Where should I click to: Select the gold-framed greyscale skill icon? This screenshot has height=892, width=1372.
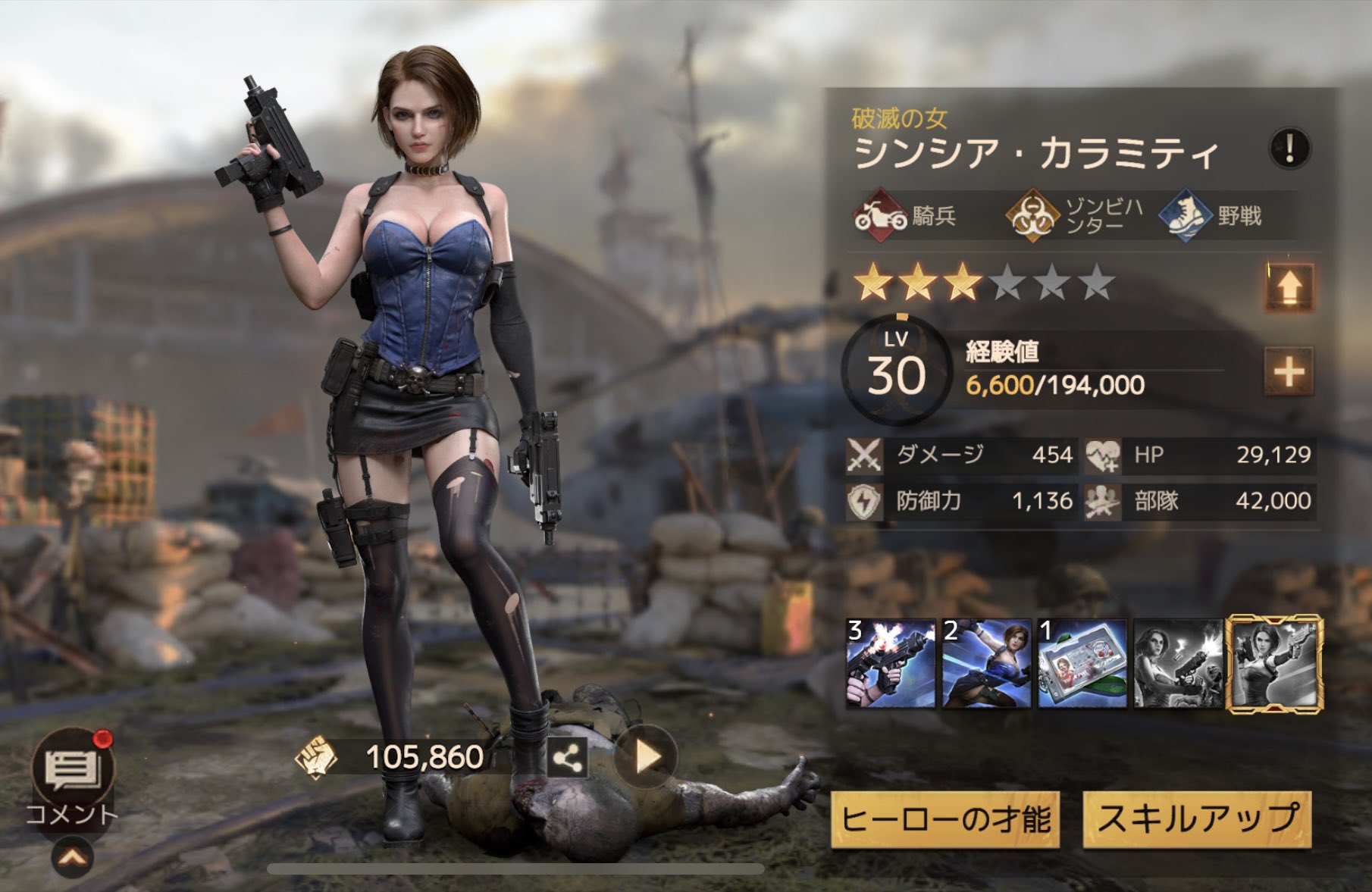click(x=1275, y=664)
